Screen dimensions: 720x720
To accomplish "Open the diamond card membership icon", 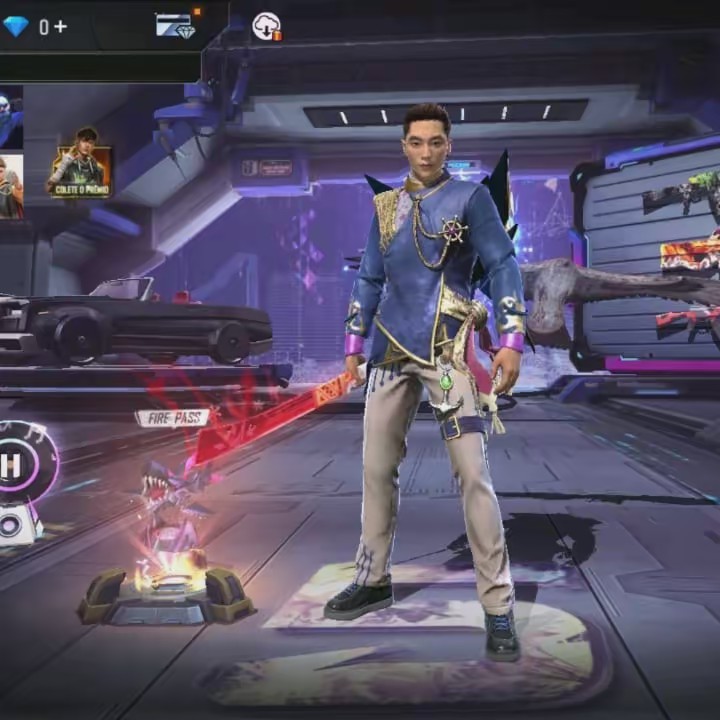I will (x=176, y=26).
